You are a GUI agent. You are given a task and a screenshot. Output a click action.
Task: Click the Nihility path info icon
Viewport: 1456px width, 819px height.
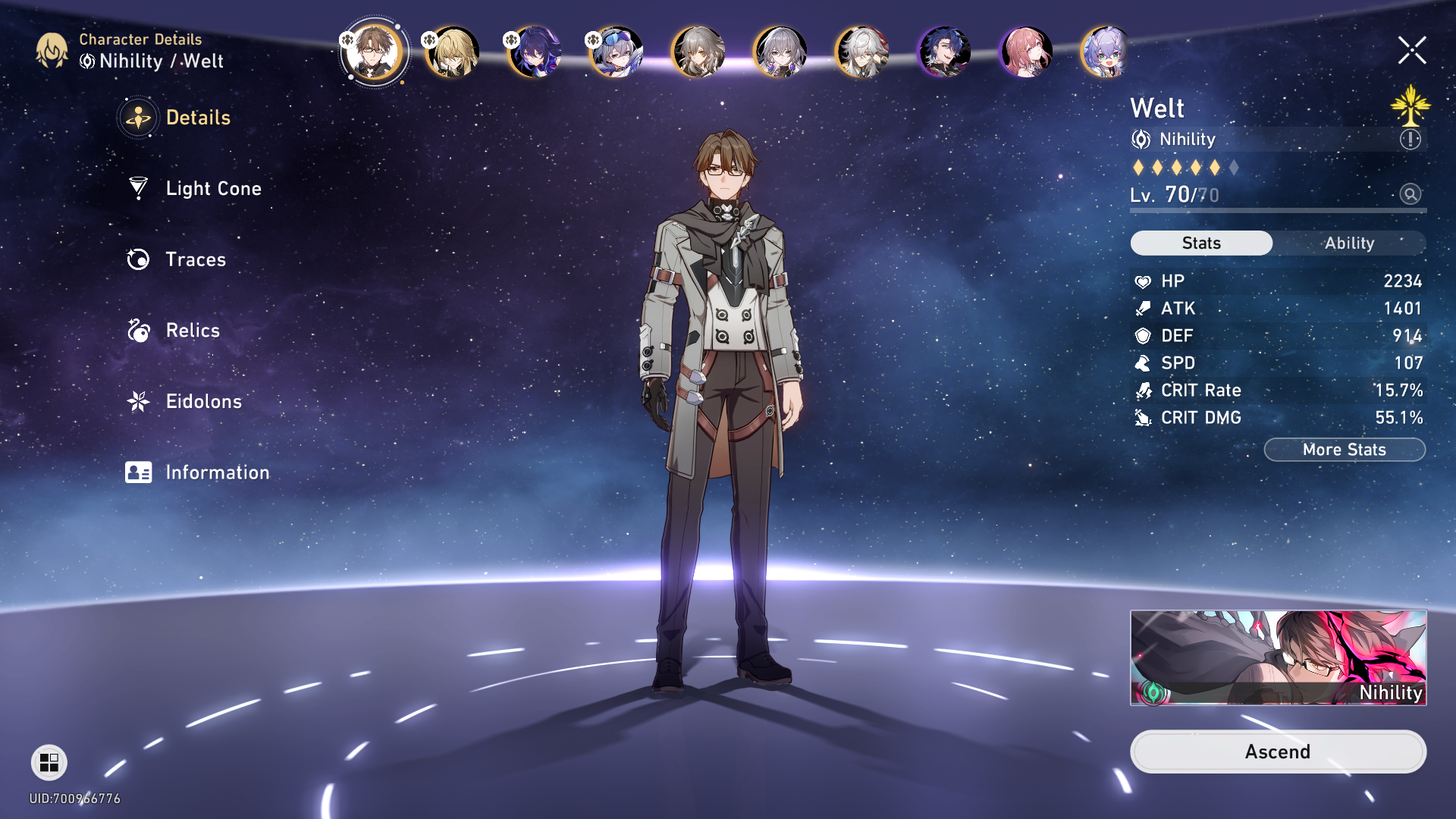click(x=1410, y=140)
